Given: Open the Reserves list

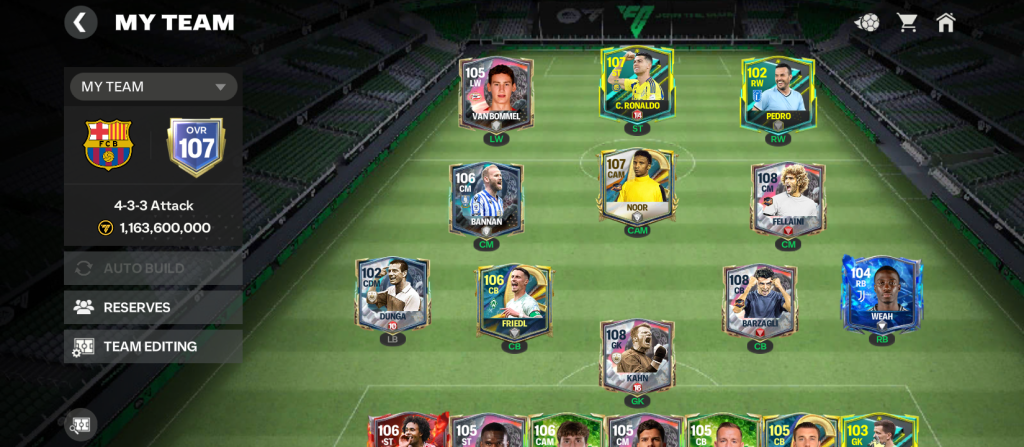Looking at the screenshot, I should tap(153, 307).
